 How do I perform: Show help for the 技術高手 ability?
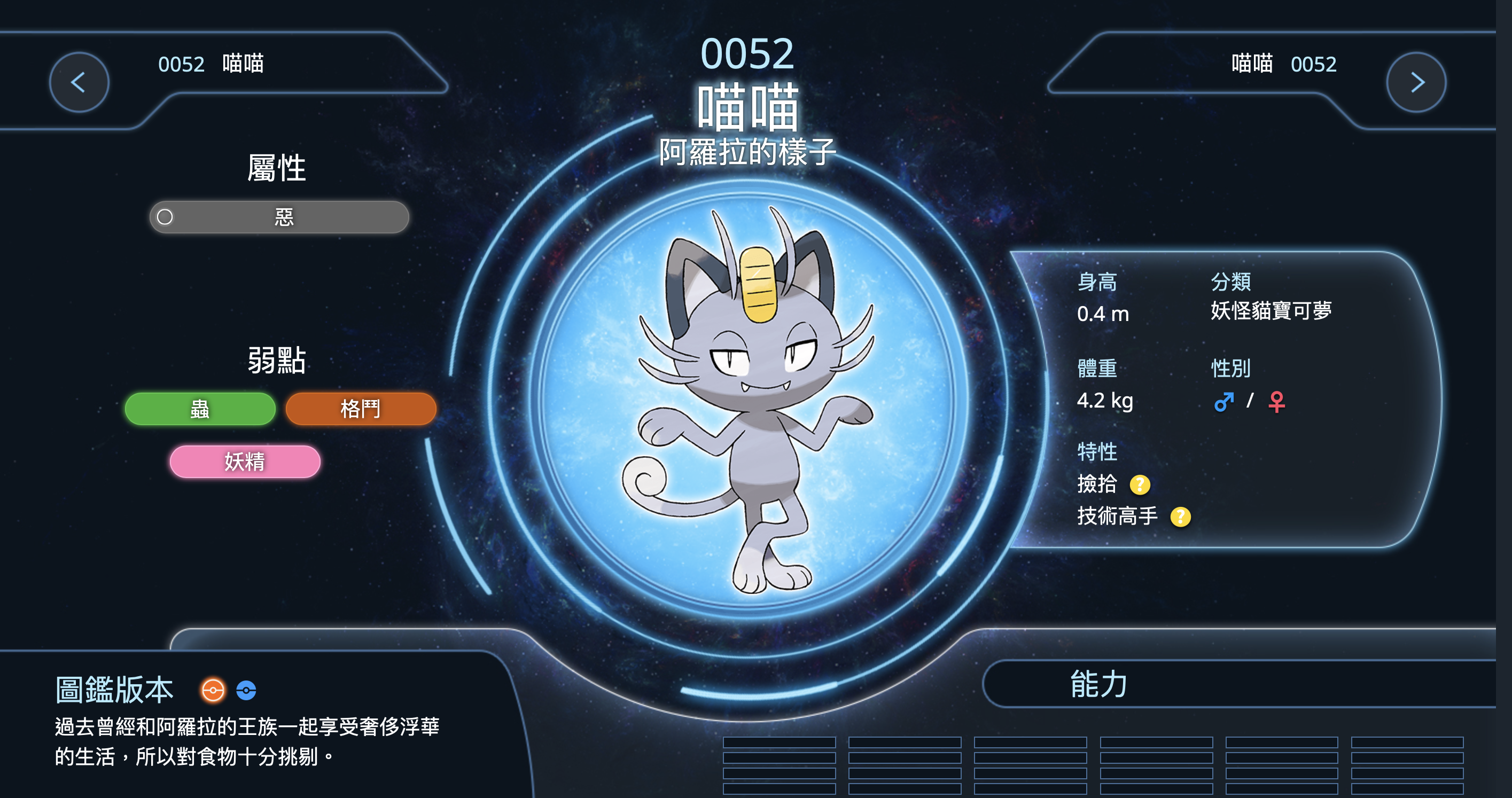point(1180,517)
